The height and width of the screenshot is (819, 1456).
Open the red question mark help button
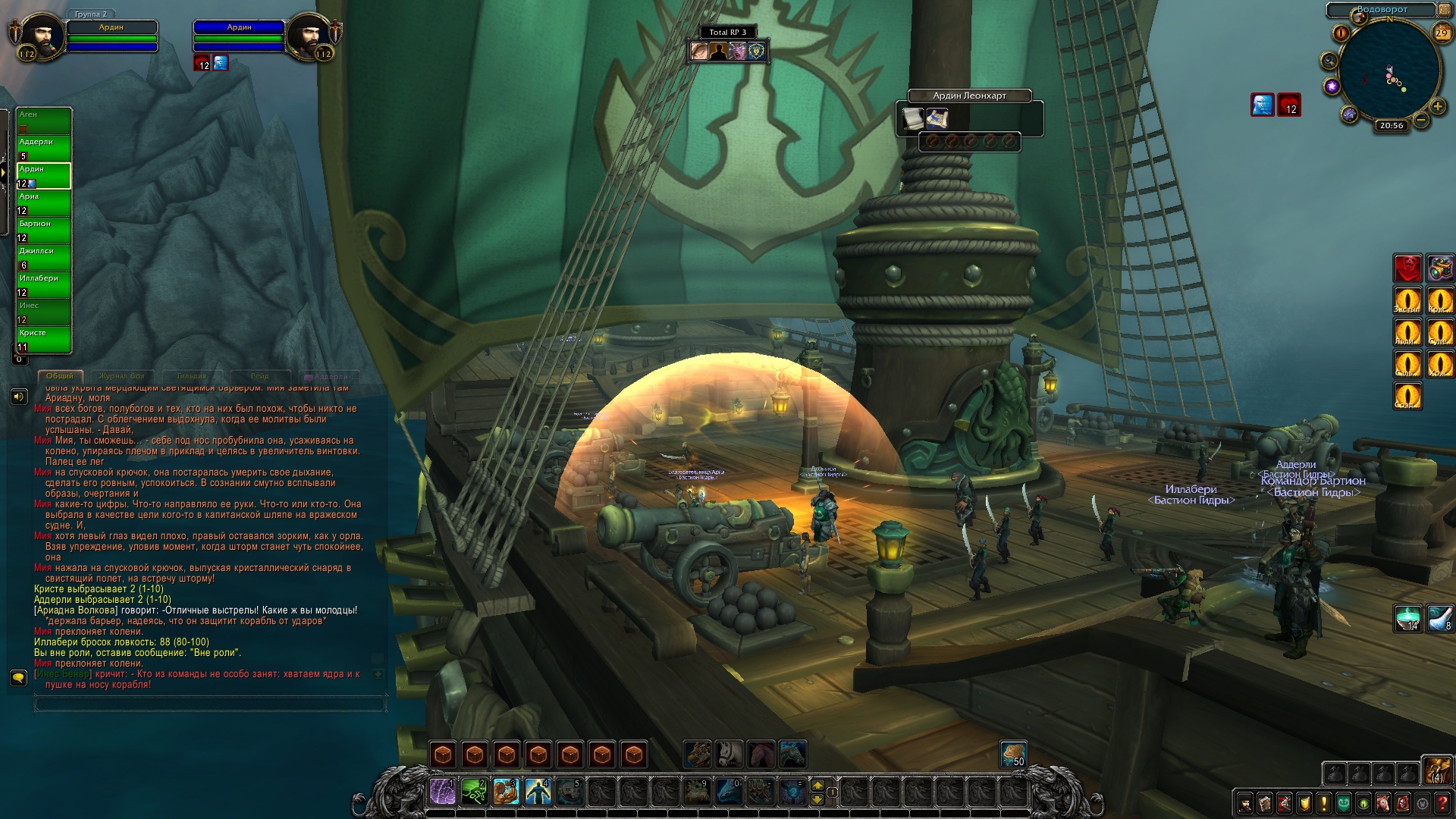pos(1442,803)
